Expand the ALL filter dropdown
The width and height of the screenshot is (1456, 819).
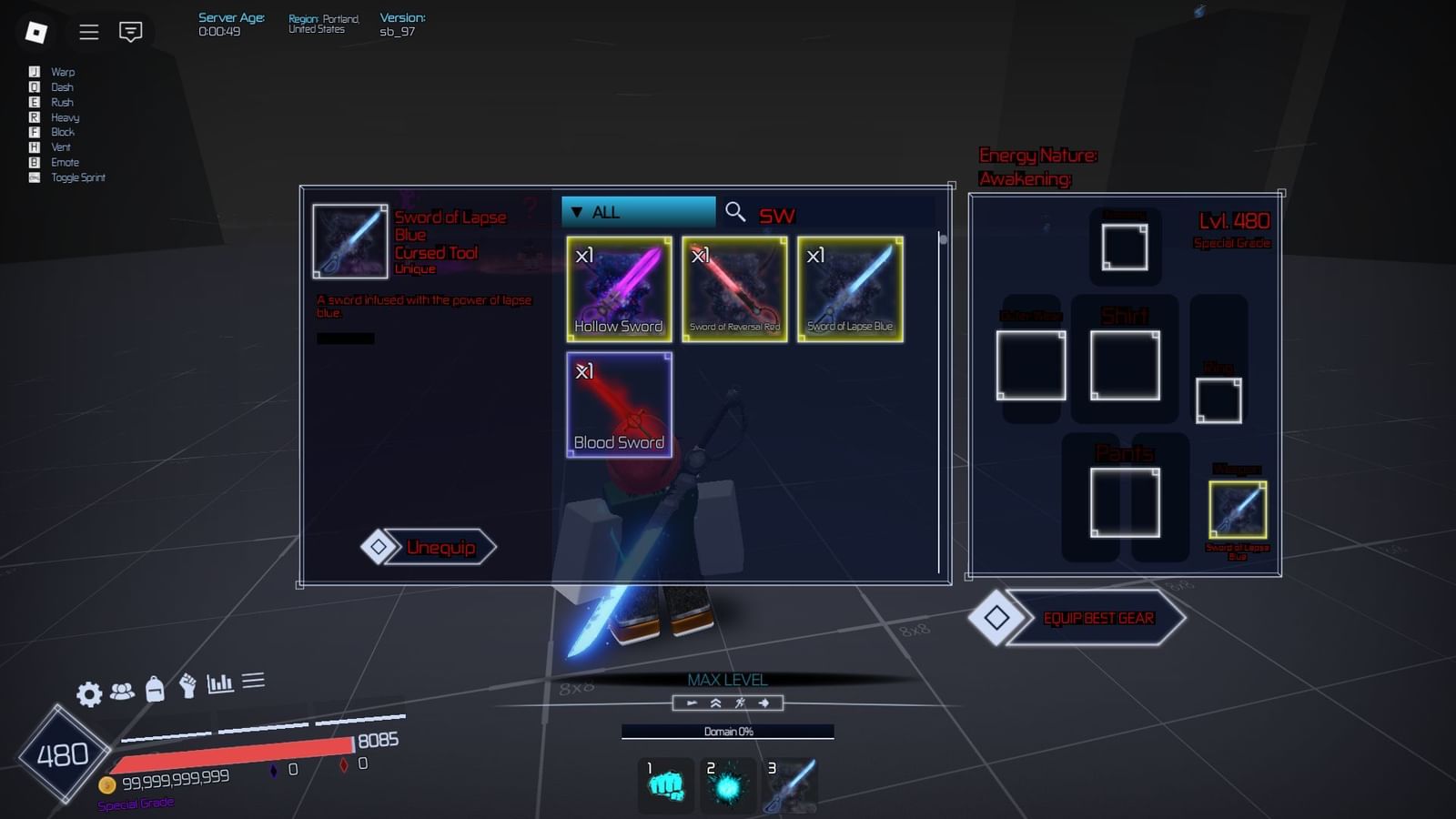click(637, 211)
